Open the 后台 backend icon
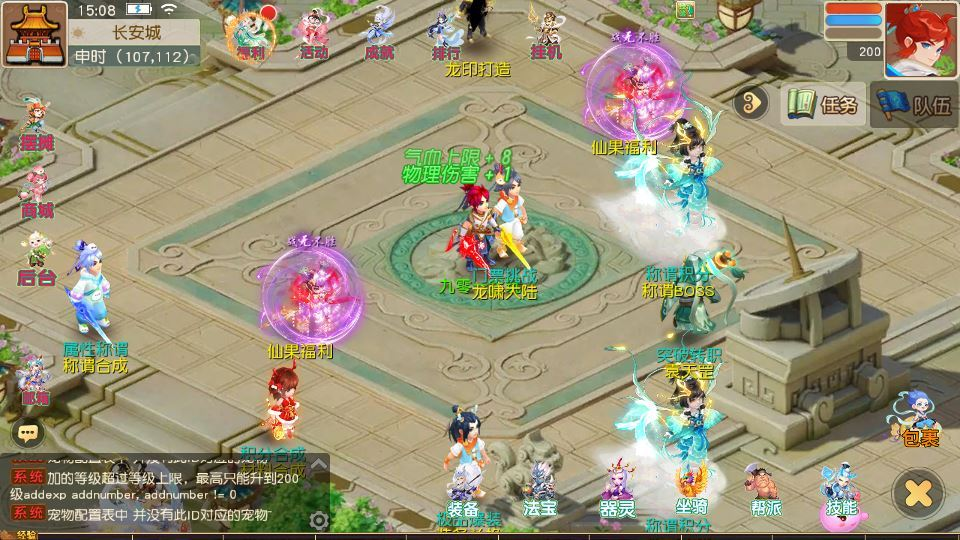The image size is (960, 540). pos(36,258)
